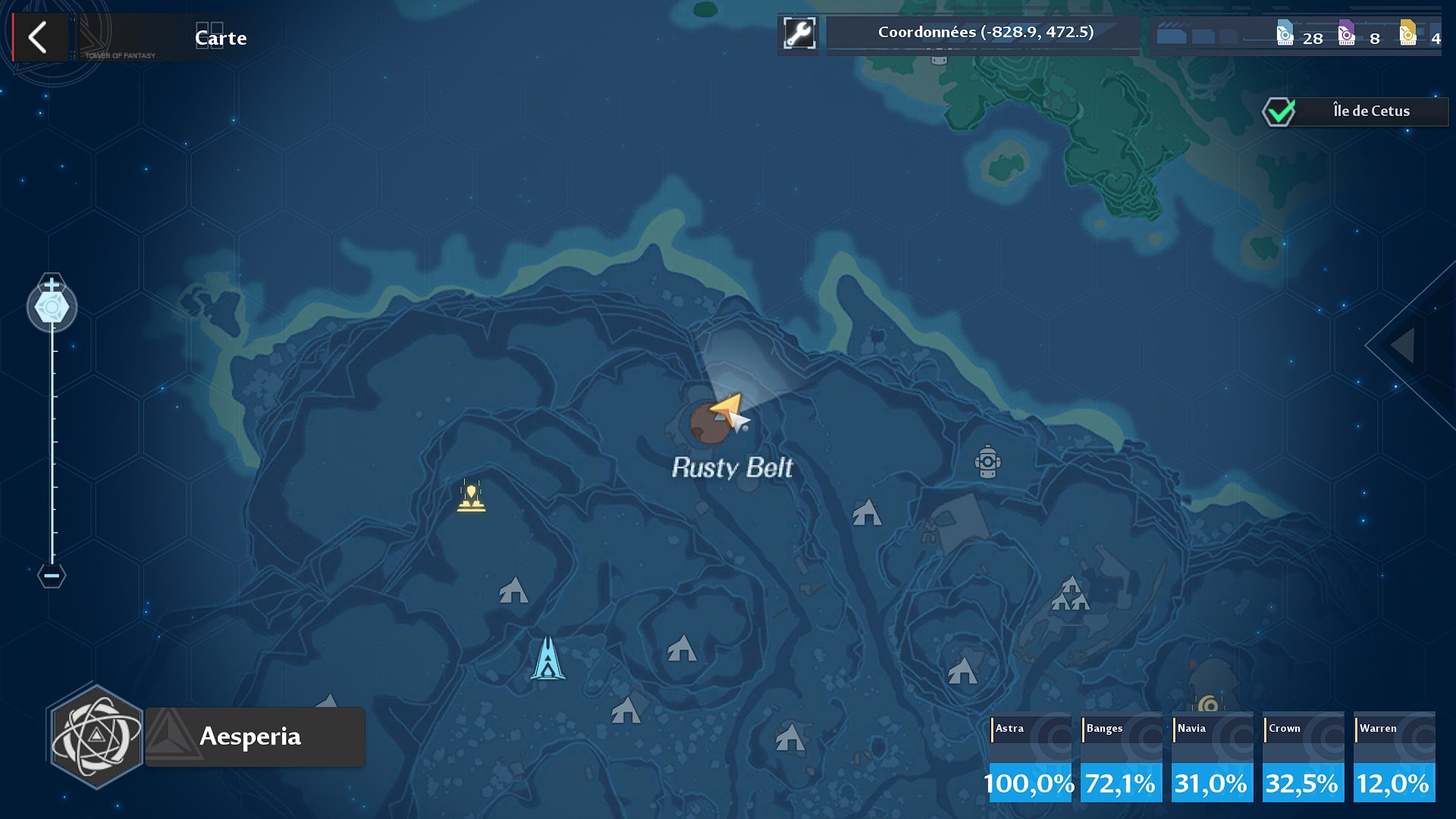
Task: Click the Aesperia faction emblem bottom left
Action: coord(96,736)
